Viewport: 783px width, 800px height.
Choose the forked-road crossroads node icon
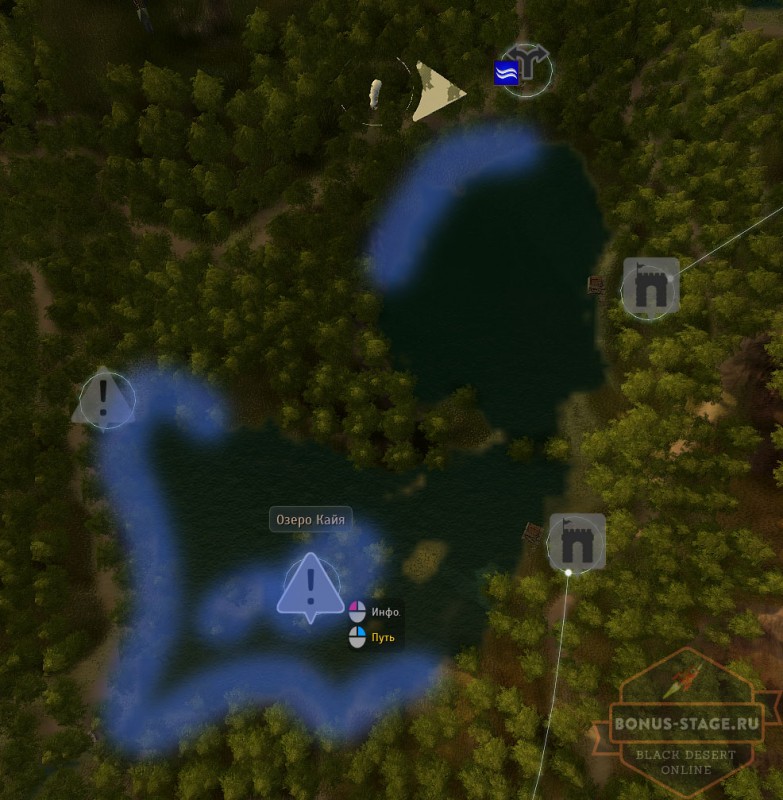[526, 68]
